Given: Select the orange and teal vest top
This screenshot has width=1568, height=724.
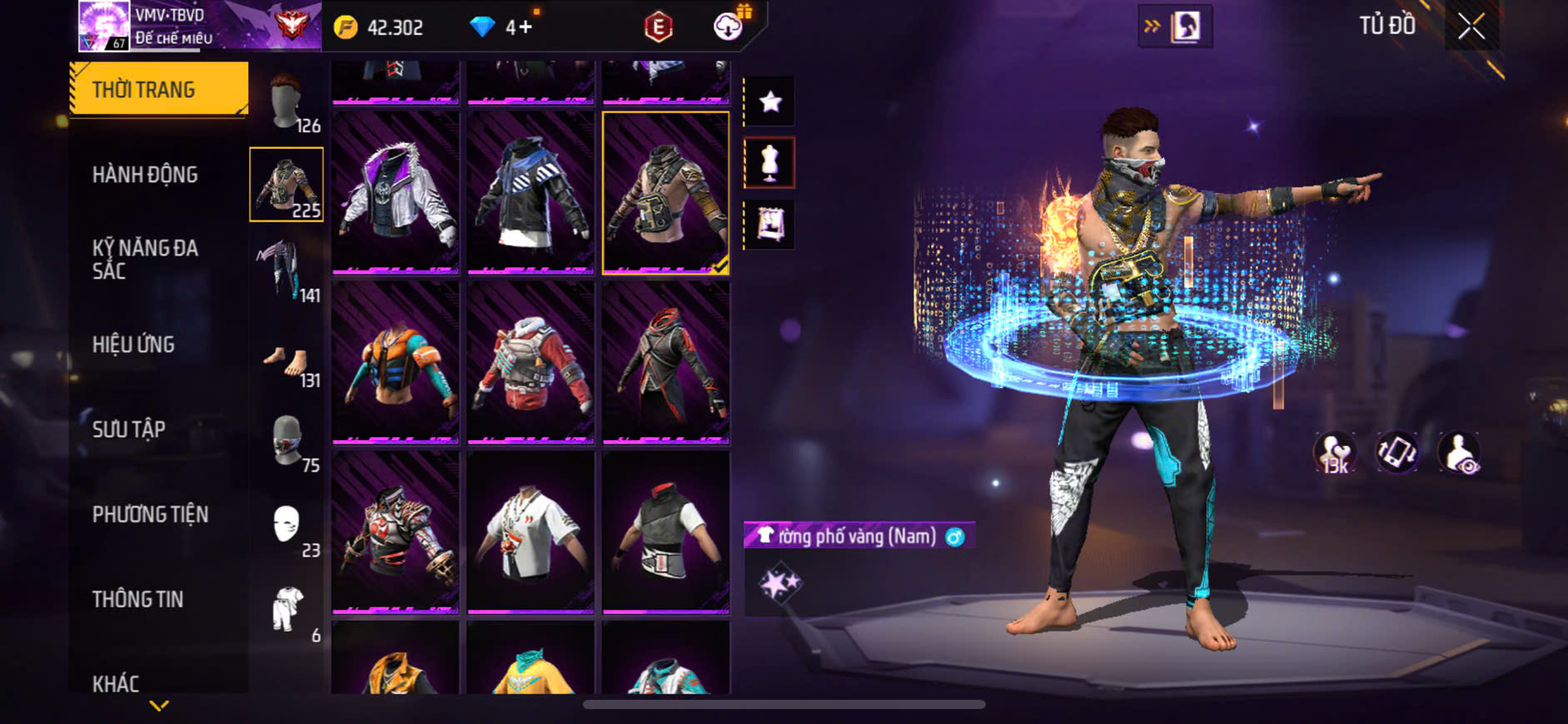Looking at the screenshot, I should [x=396, y=363].
